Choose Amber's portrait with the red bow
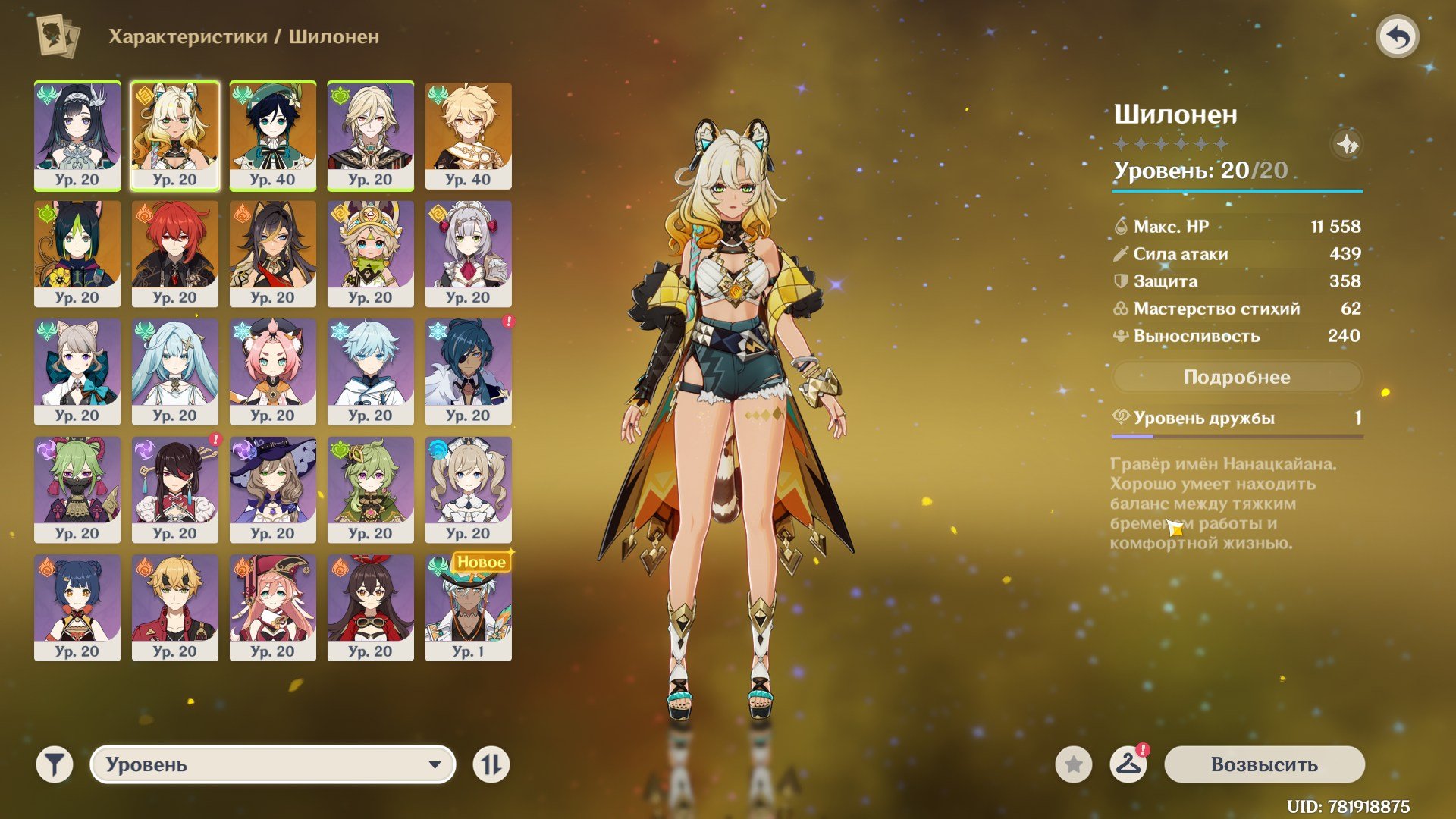This screenshot has width=1456, height=819. [x=370, y=607]
